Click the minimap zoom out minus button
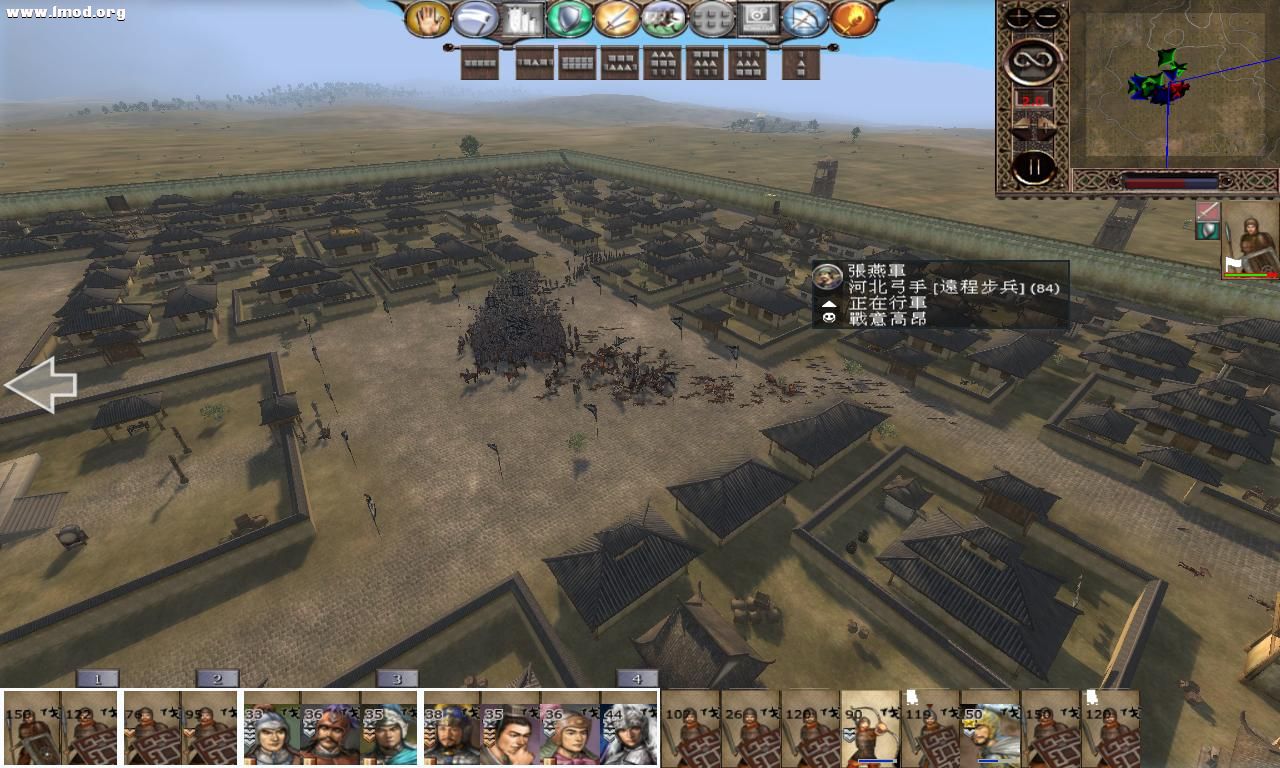 pos(1047,16)
